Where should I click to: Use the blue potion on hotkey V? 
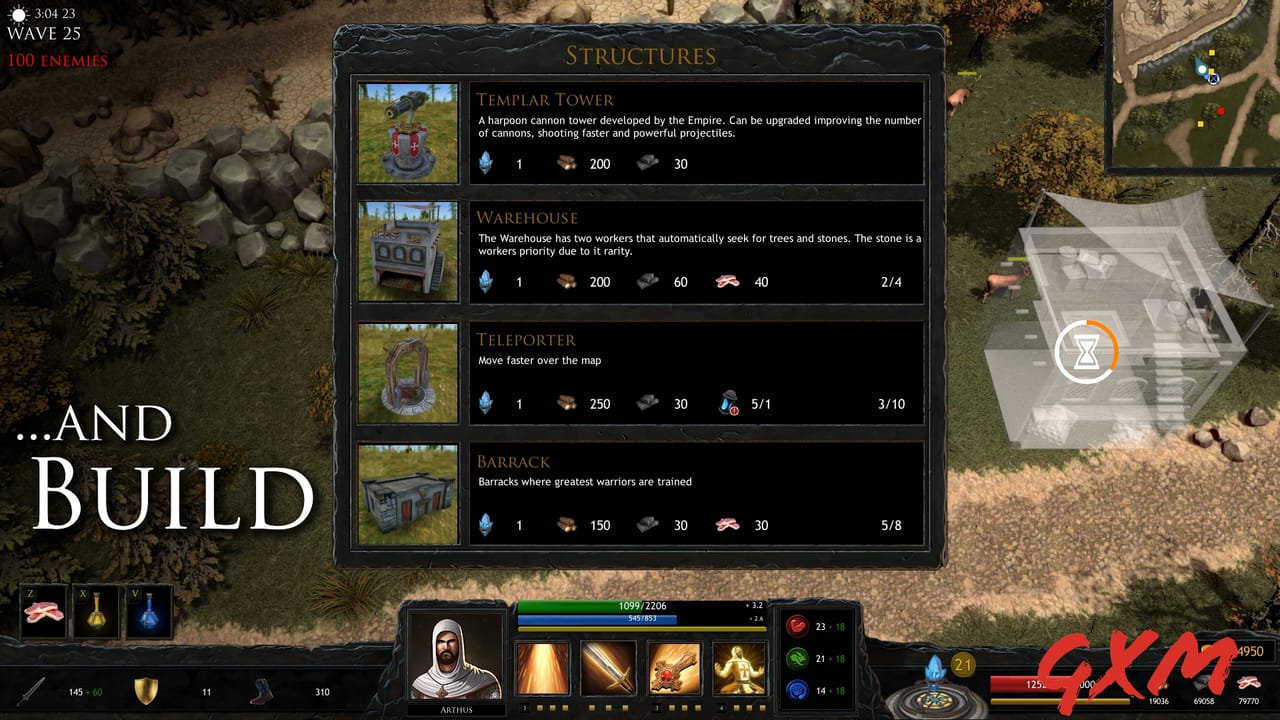pyautogui.click(x=146, y=613)
